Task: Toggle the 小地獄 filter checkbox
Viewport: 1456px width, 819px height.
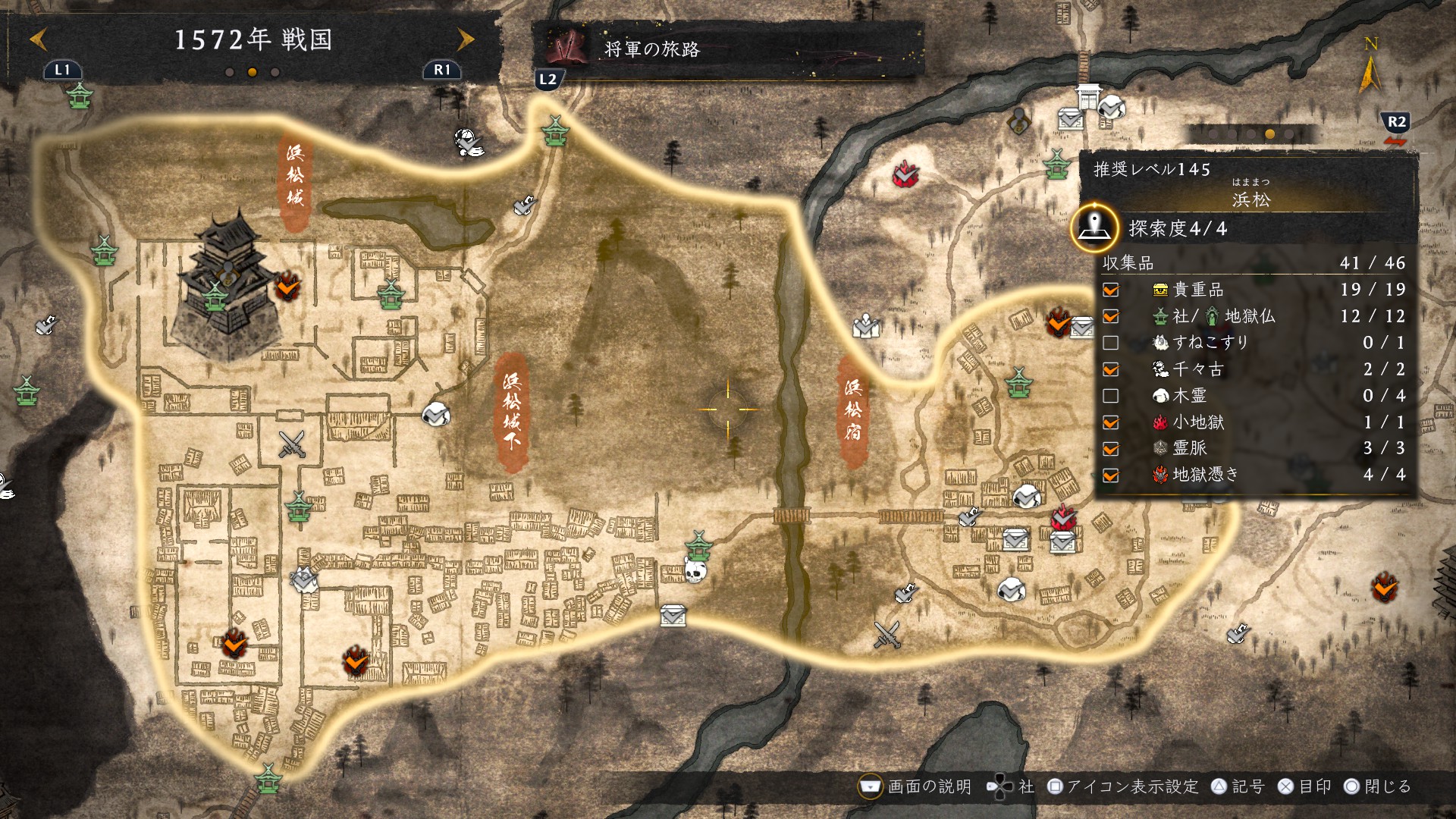Action: pyautogui.click(x=1111, y=422)
